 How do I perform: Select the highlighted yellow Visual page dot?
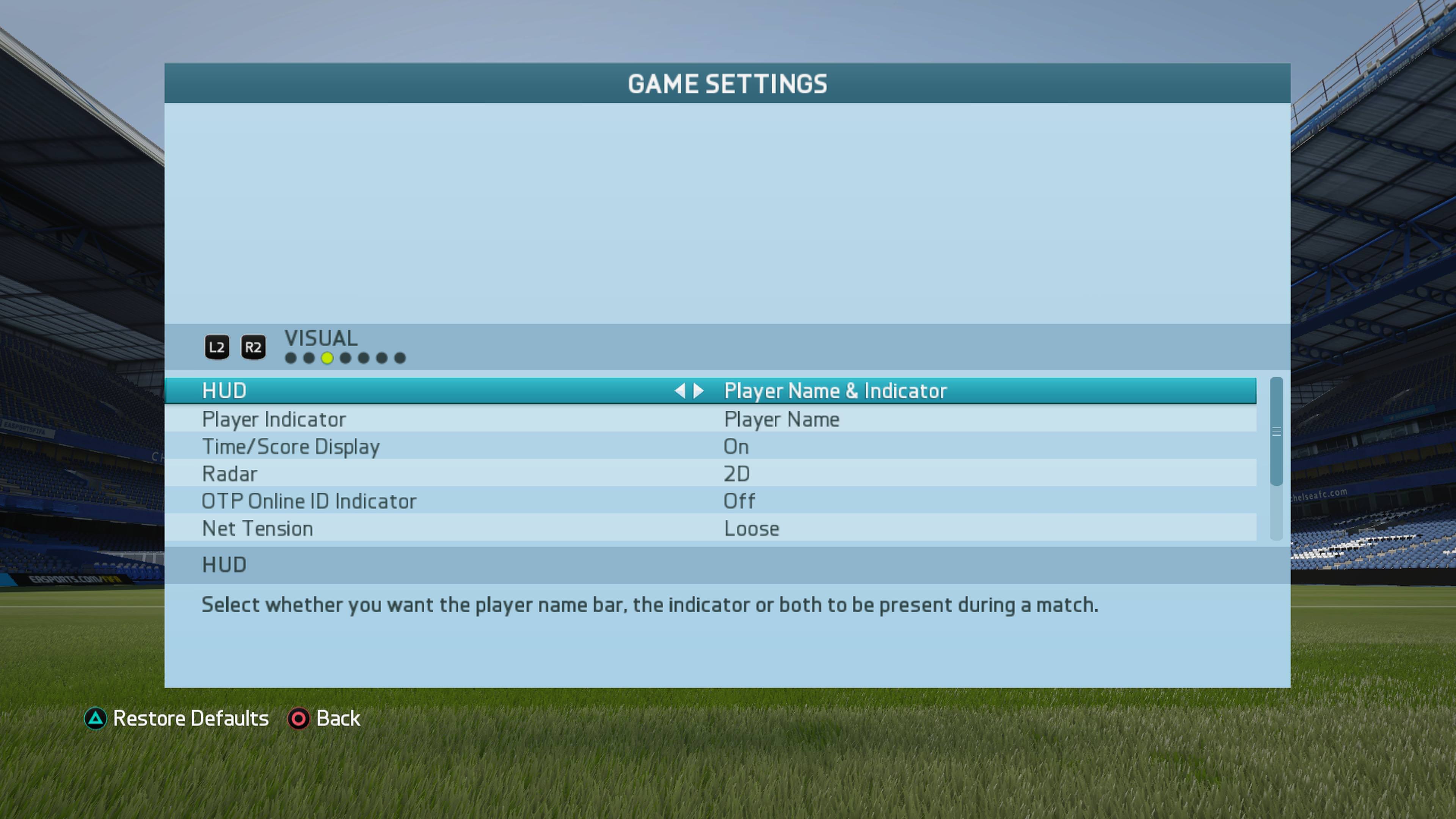(327, 358)
